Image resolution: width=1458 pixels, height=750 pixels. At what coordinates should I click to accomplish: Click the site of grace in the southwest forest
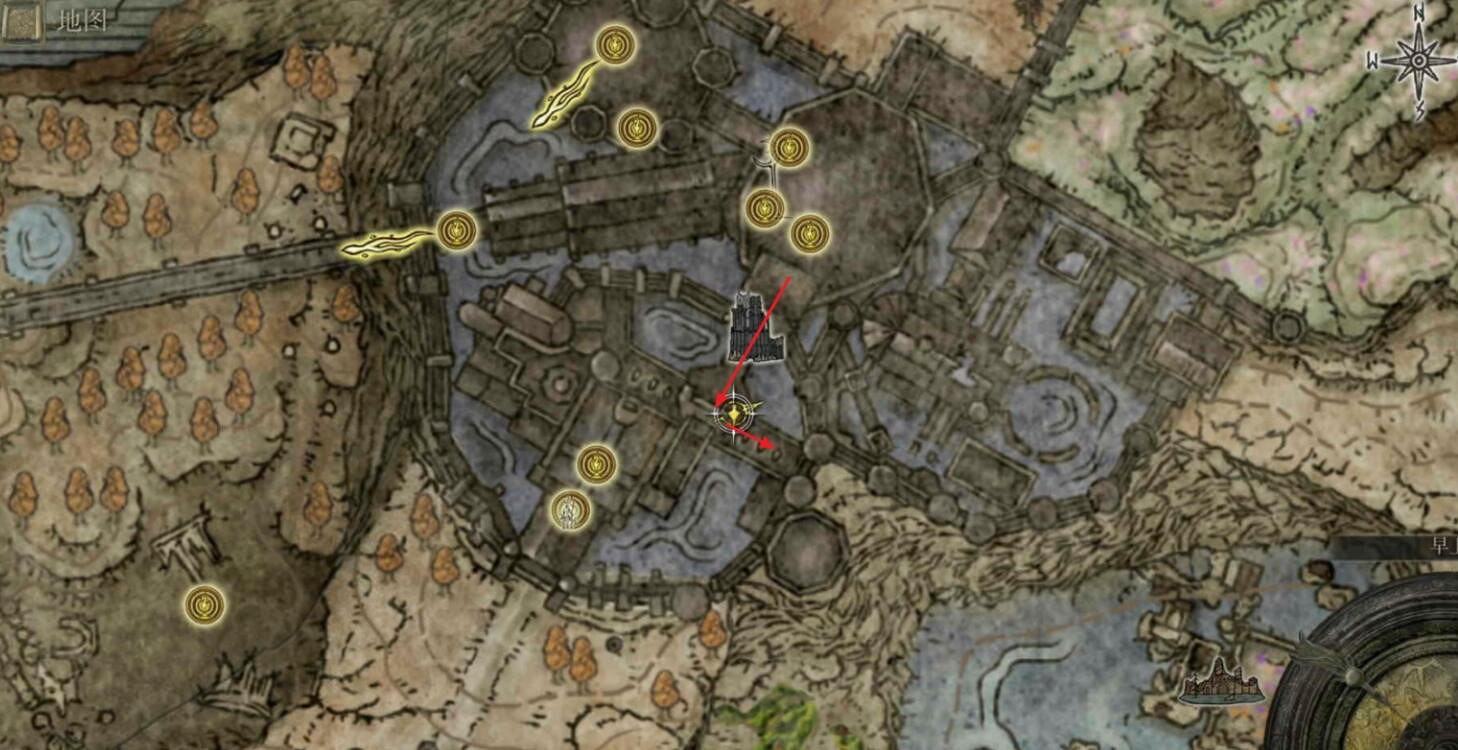pyautogui.click(x=203, y=602)
